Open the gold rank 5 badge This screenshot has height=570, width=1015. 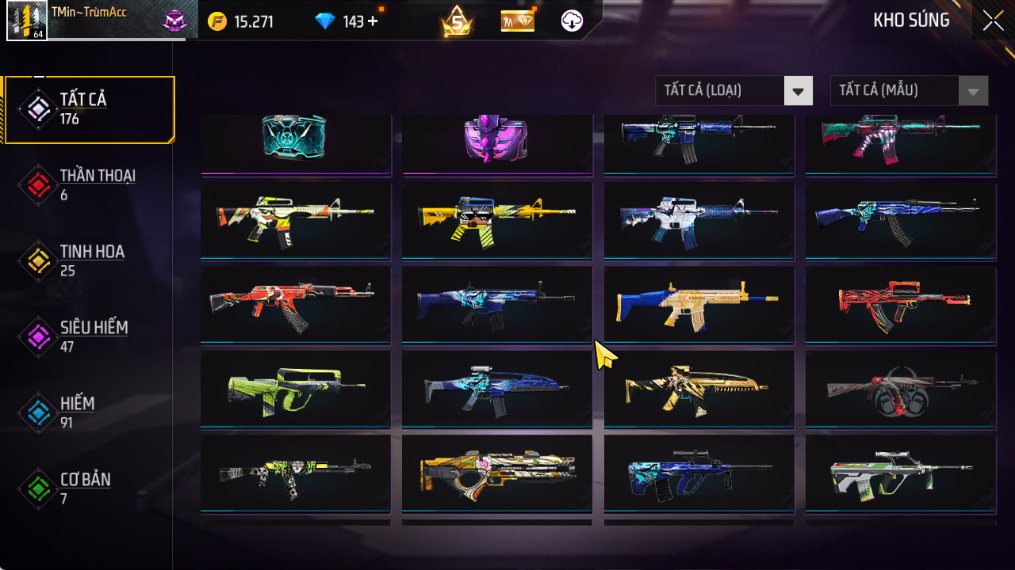point(457,21)
